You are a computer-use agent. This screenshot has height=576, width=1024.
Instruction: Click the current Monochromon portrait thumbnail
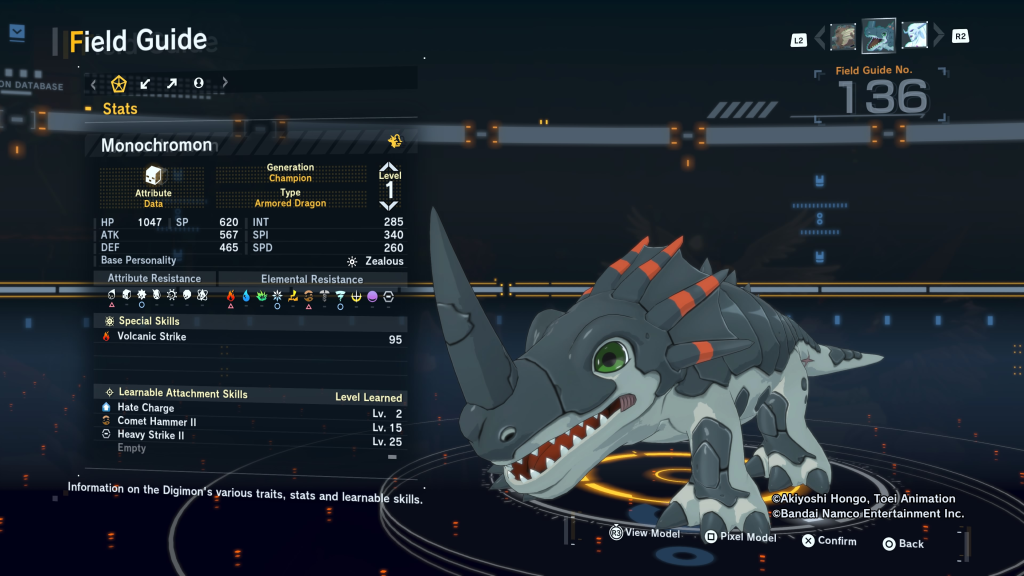879,36
